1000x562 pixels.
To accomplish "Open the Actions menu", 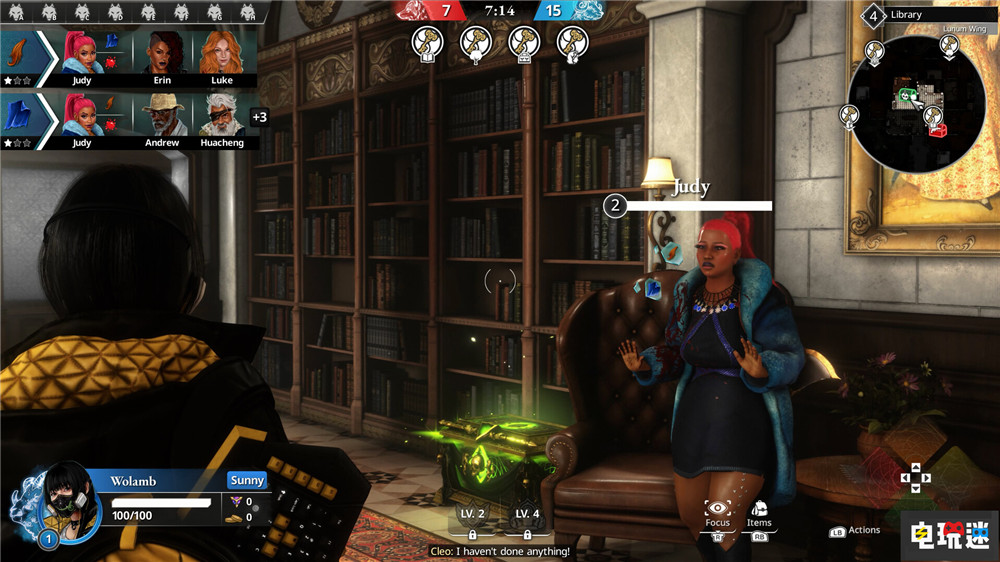I will tap(856, 531).
